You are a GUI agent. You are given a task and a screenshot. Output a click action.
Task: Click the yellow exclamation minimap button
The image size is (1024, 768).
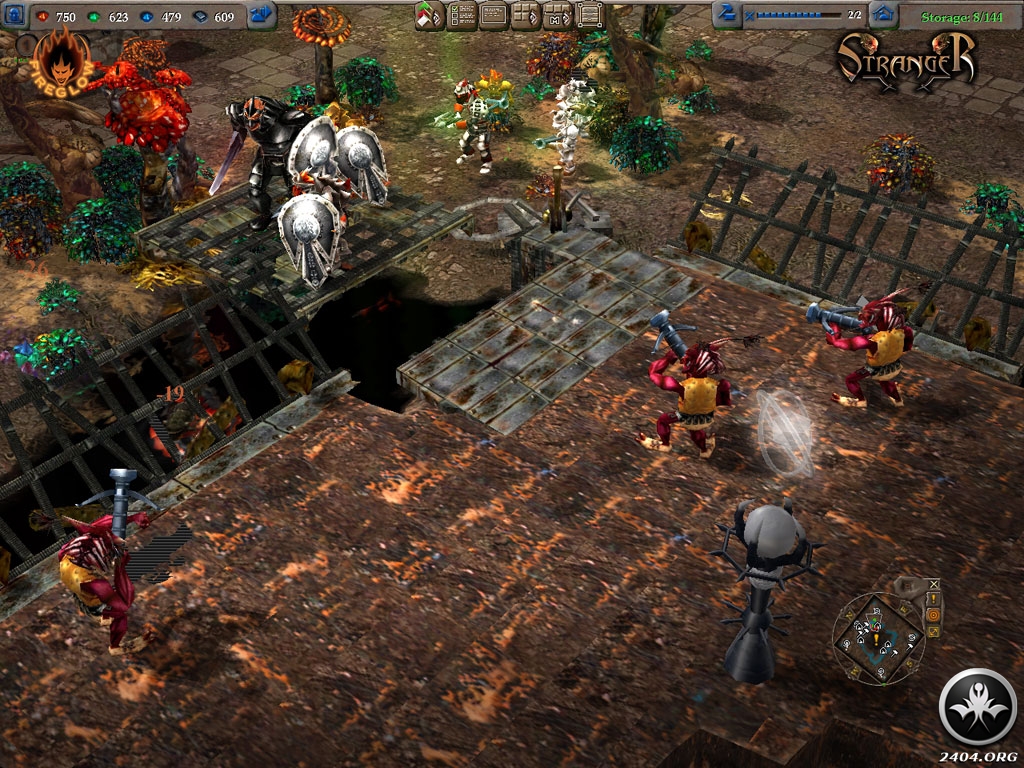click(933, 599)
